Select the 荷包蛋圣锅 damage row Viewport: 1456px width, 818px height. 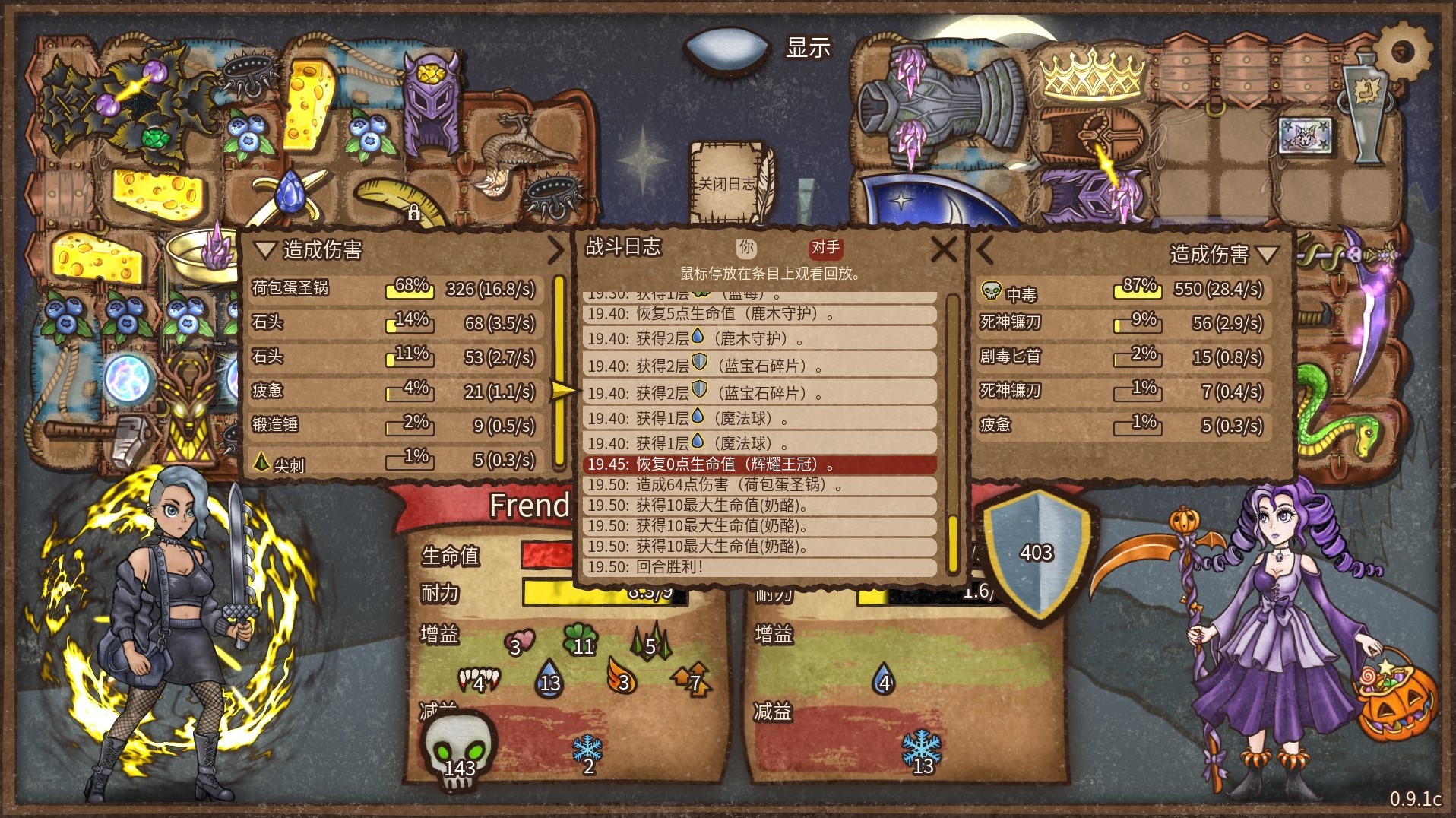[395, 289]
